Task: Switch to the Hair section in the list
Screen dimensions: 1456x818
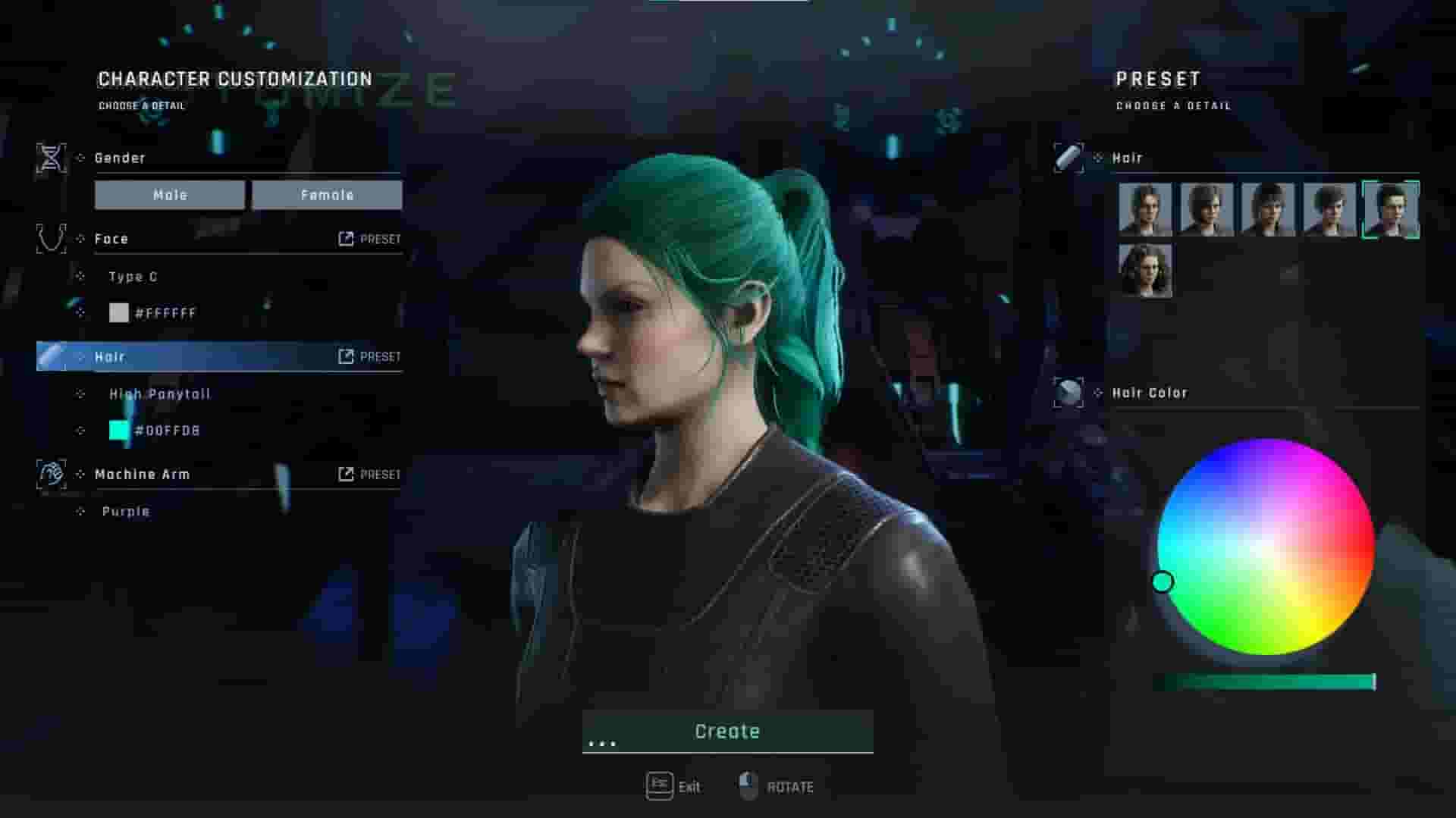Action: coord(110,356)
